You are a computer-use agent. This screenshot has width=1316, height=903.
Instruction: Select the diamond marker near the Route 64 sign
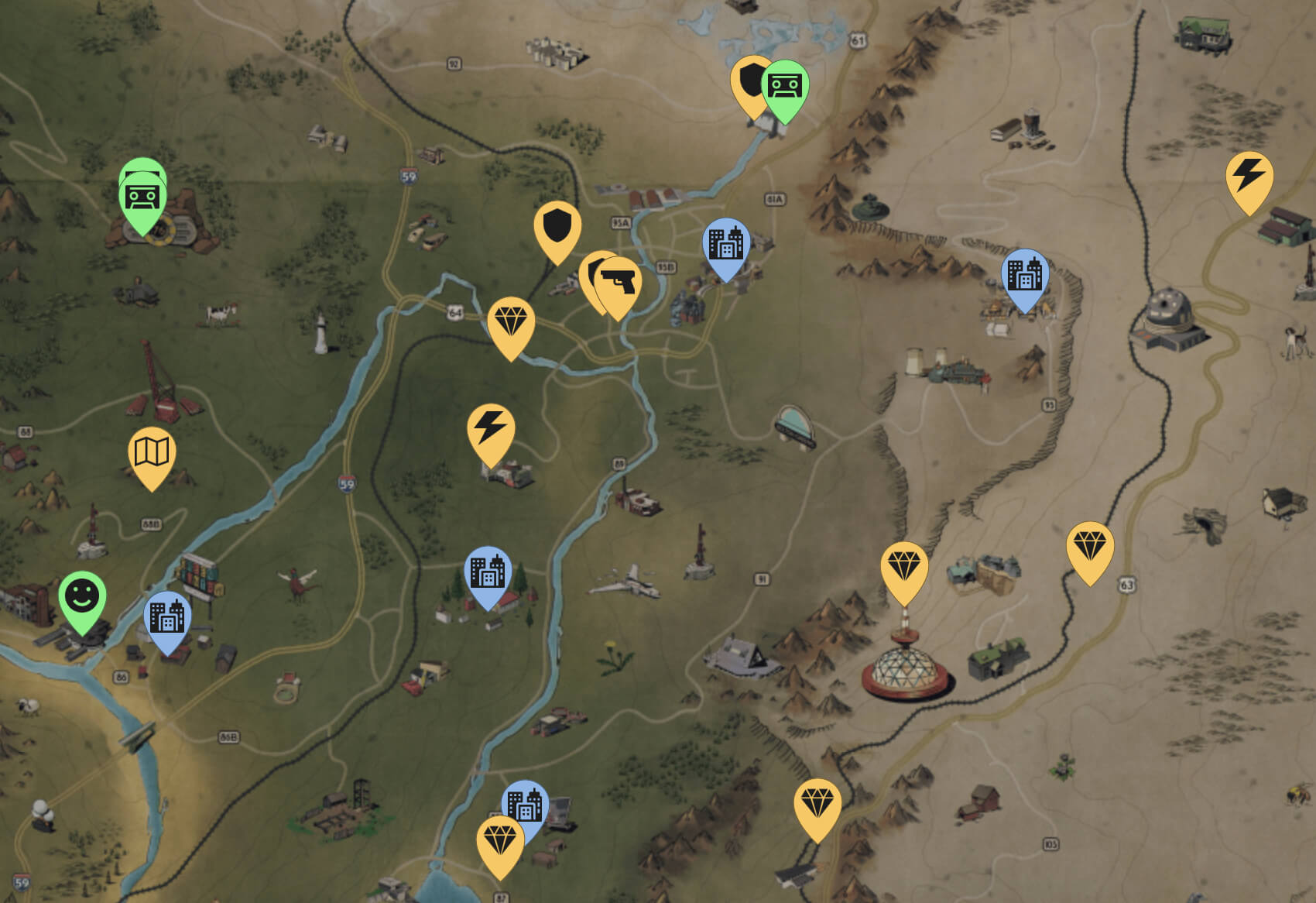[x=509, y=320]
